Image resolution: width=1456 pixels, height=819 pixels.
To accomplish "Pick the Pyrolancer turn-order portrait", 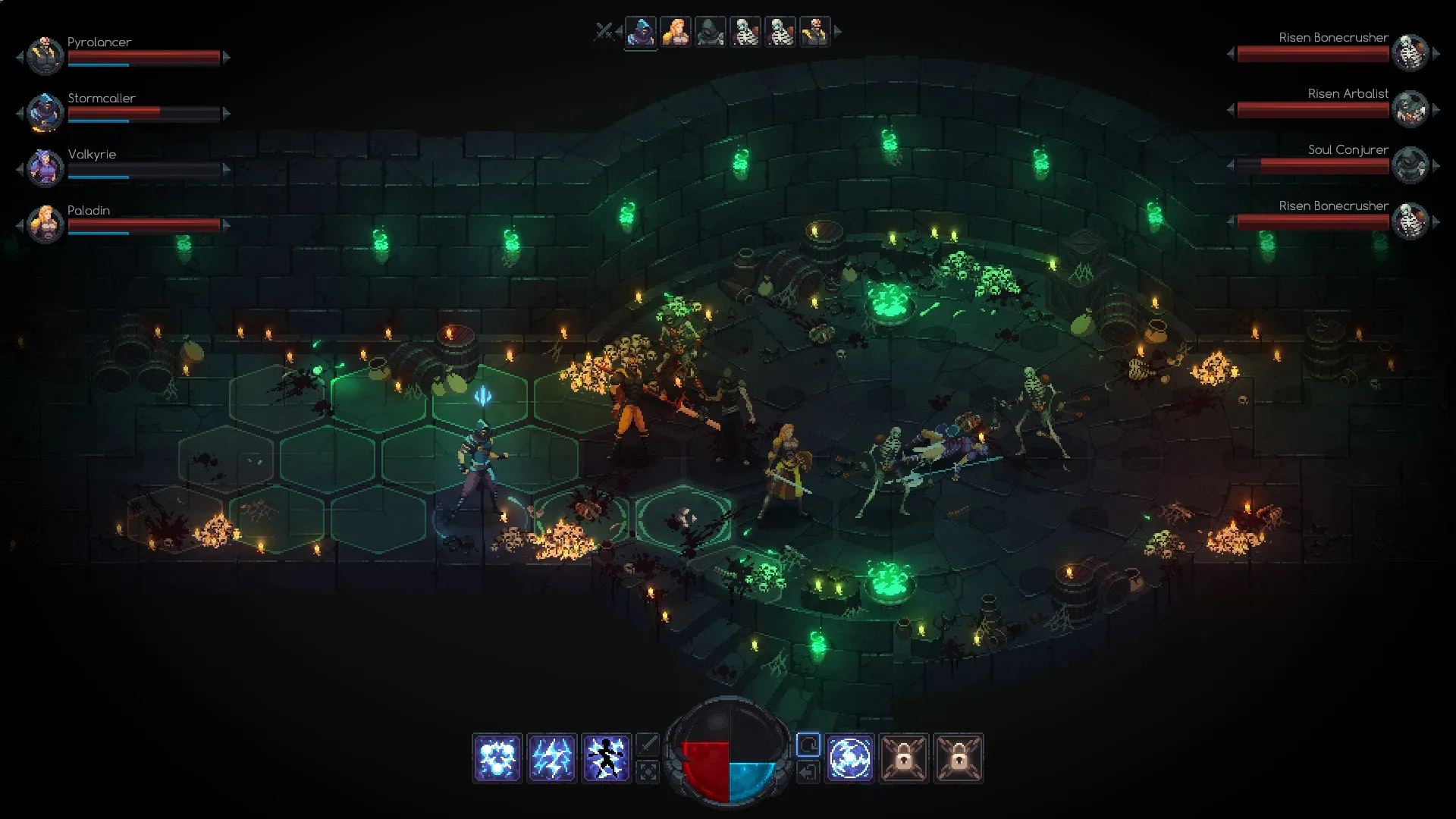I will [x=815, y=32].
